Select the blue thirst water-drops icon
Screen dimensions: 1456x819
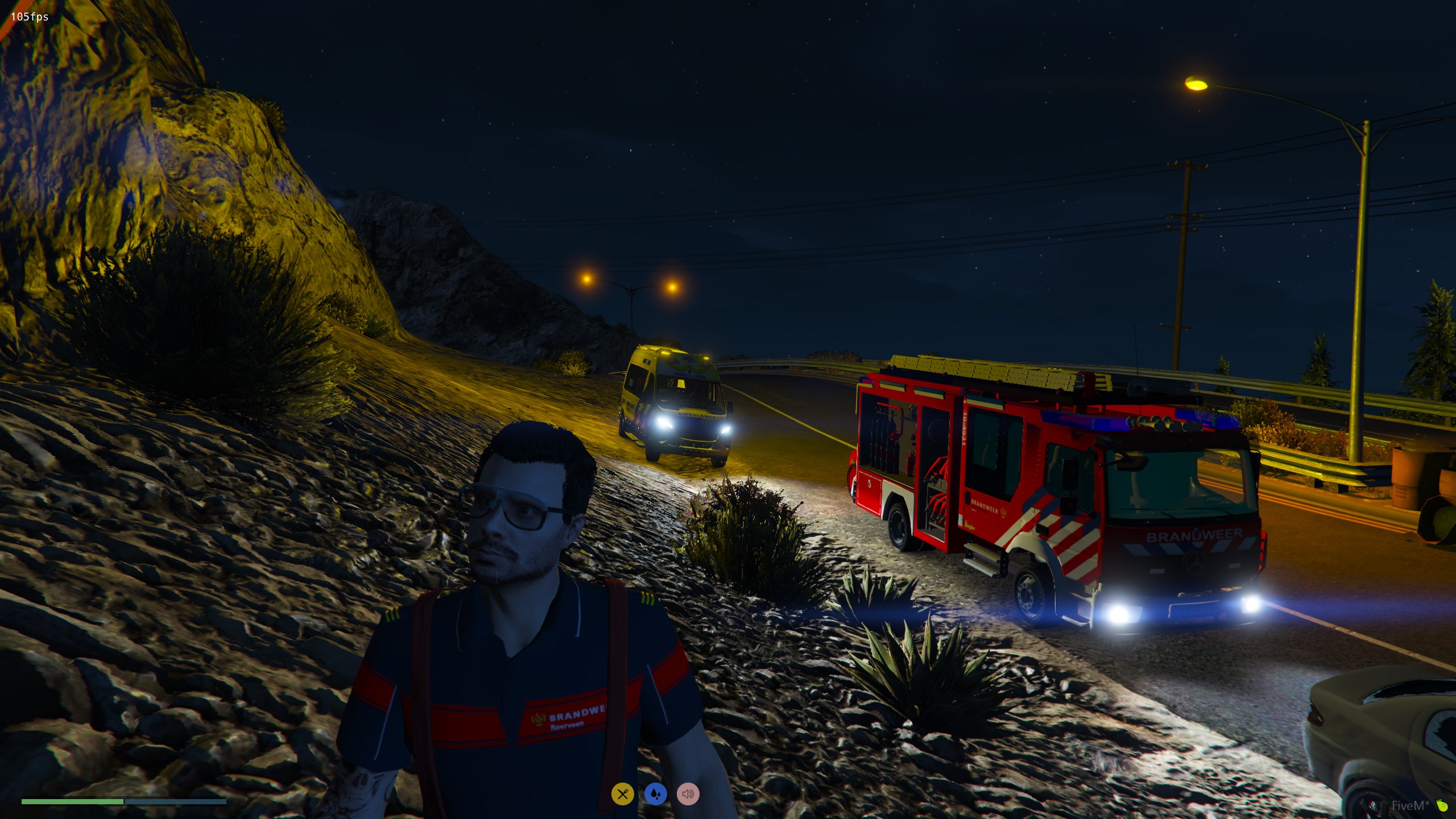point(656,794)
